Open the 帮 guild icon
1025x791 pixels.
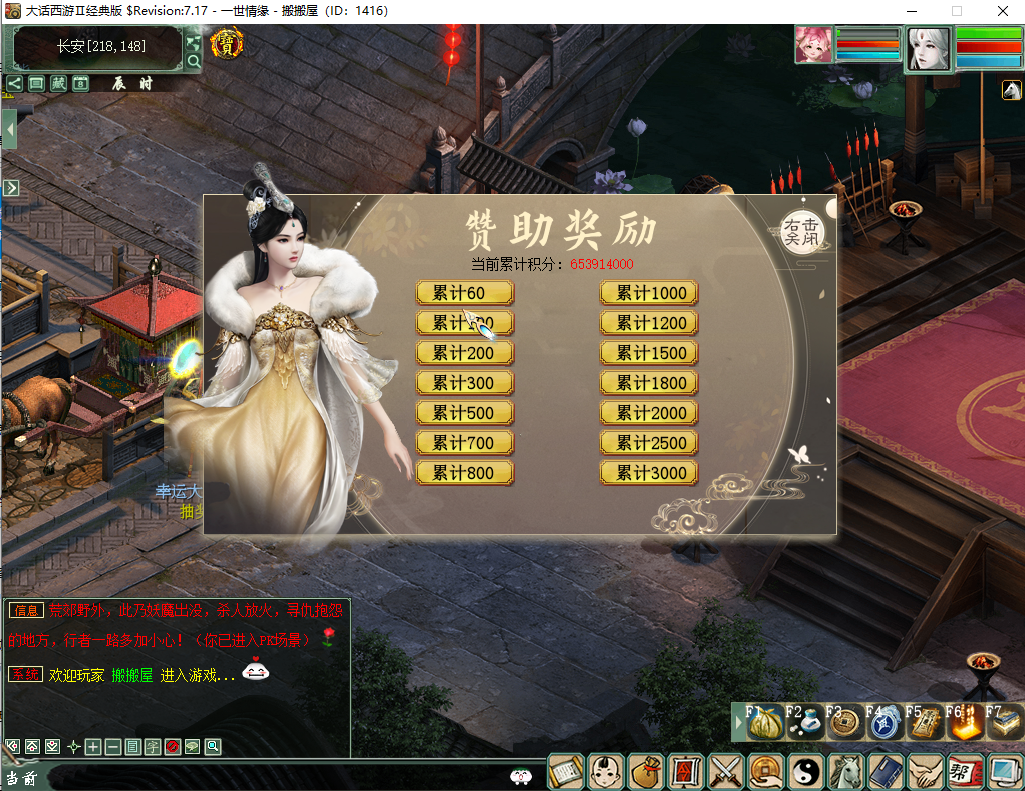pyautogui.click(x=965, y=771)
